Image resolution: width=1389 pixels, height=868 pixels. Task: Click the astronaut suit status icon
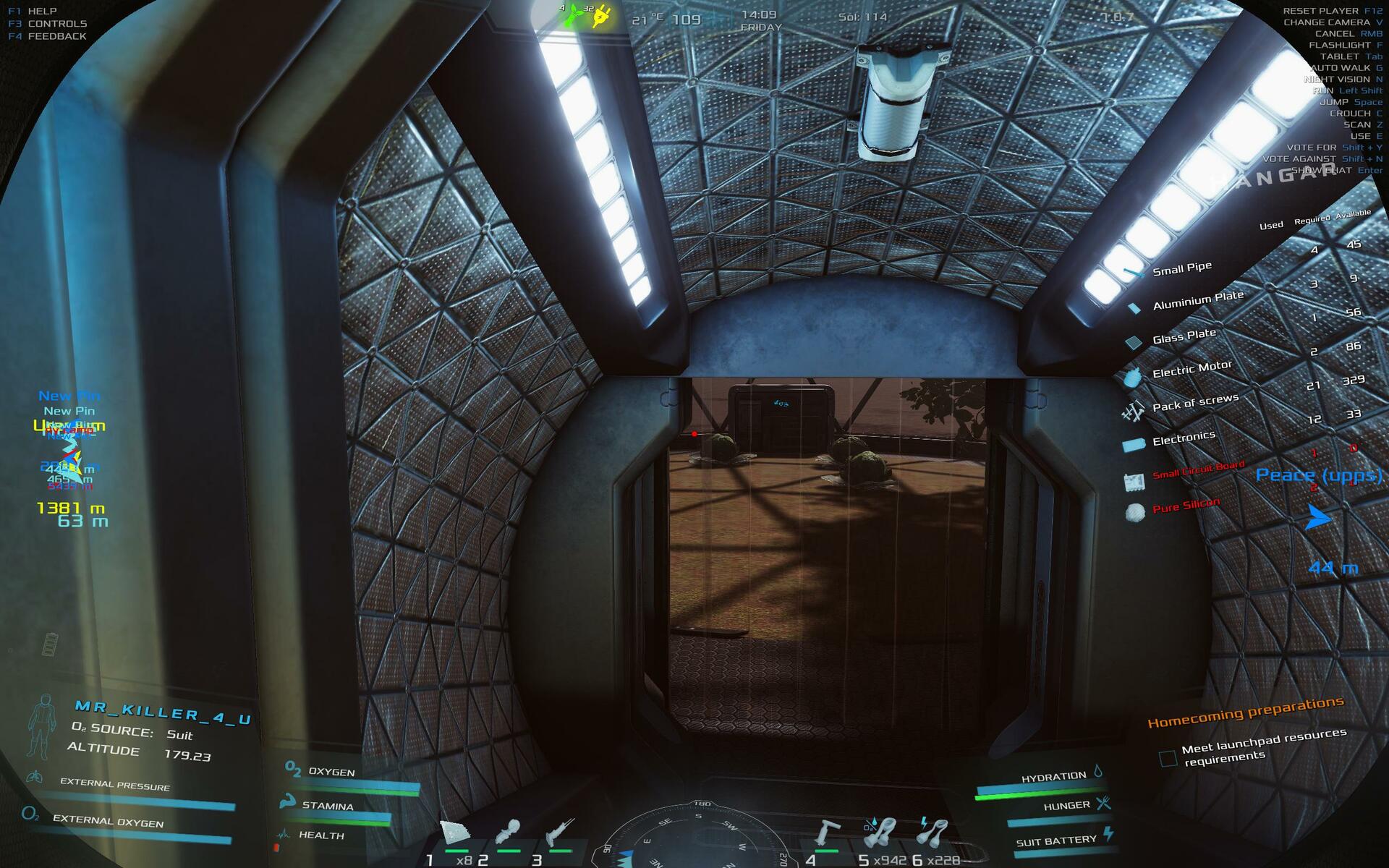(41, 726)
